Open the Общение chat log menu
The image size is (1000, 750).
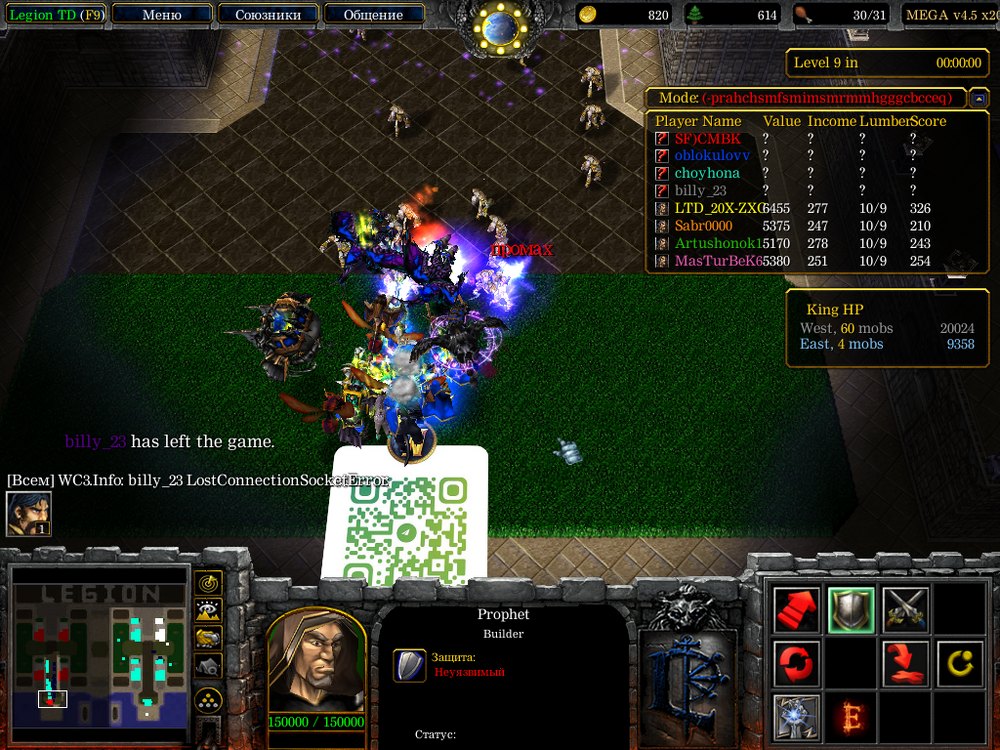point(373,15)
